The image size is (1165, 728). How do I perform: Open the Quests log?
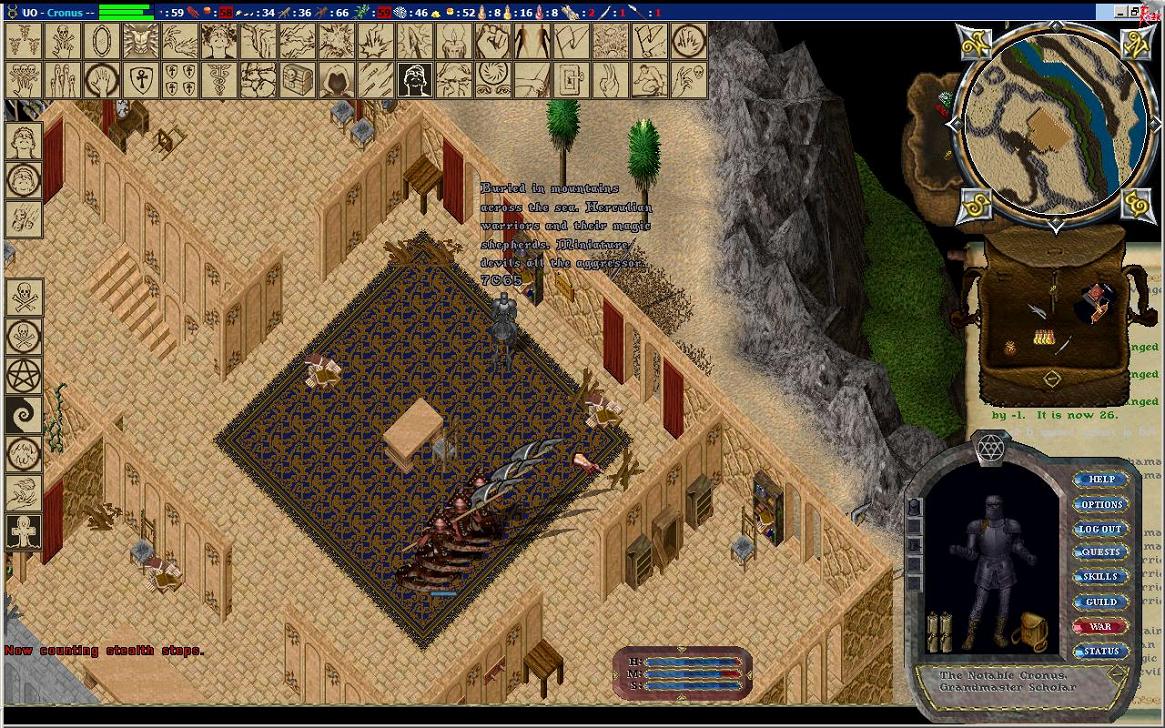pos(1100,552)
